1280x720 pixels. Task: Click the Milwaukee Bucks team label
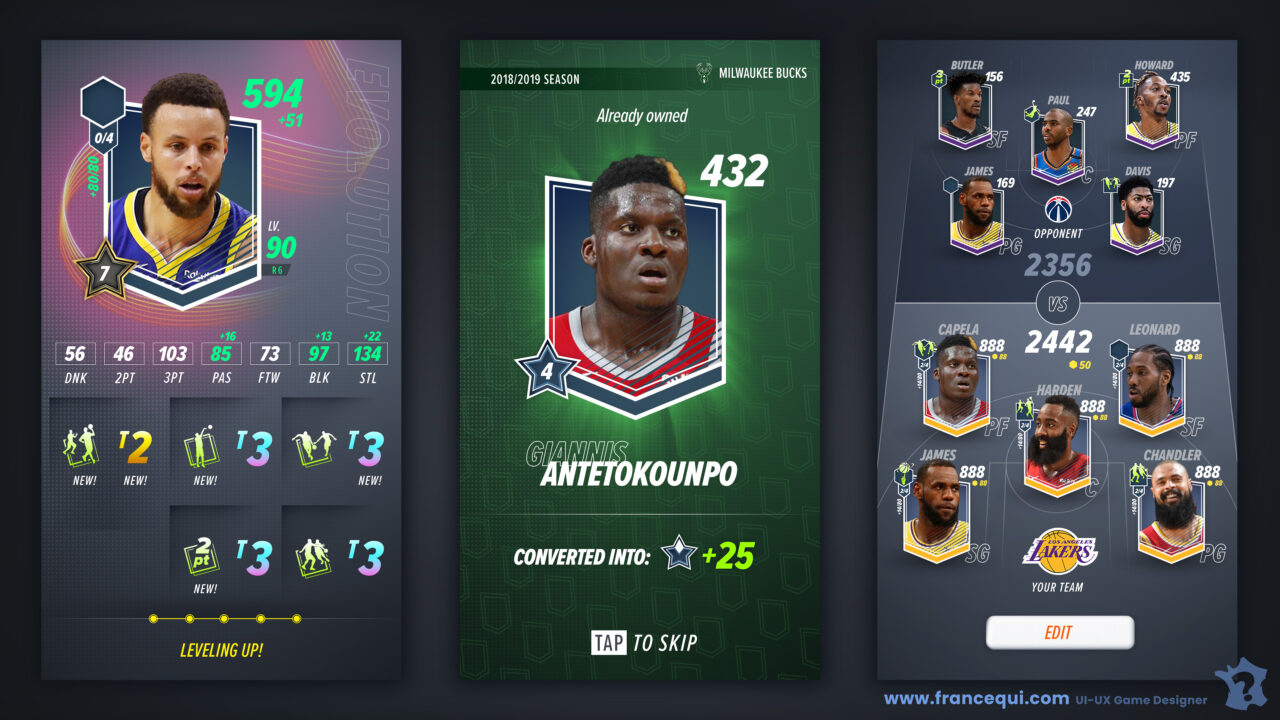753,73
